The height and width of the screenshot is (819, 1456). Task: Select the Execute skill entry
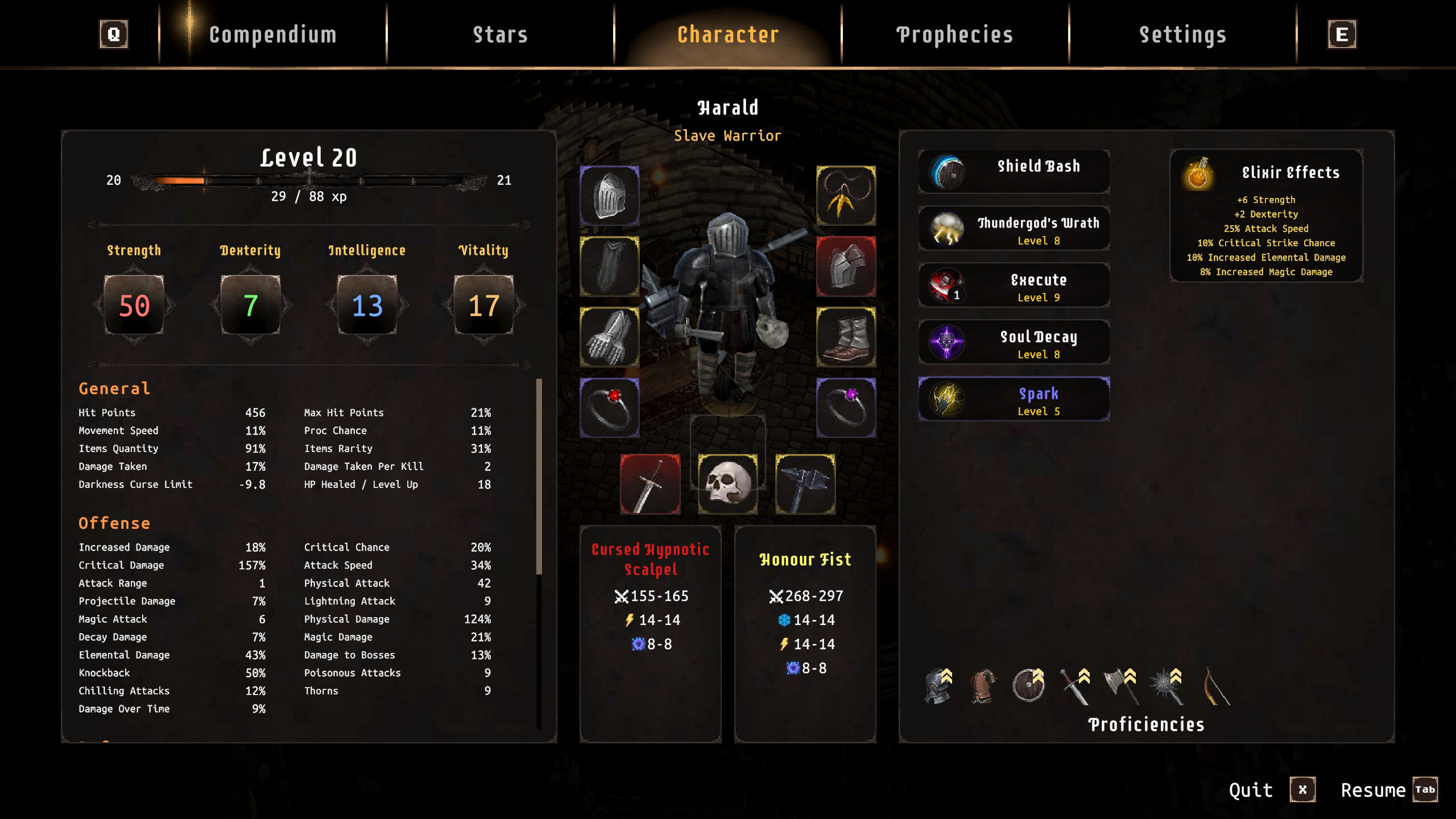[1014, 285]
